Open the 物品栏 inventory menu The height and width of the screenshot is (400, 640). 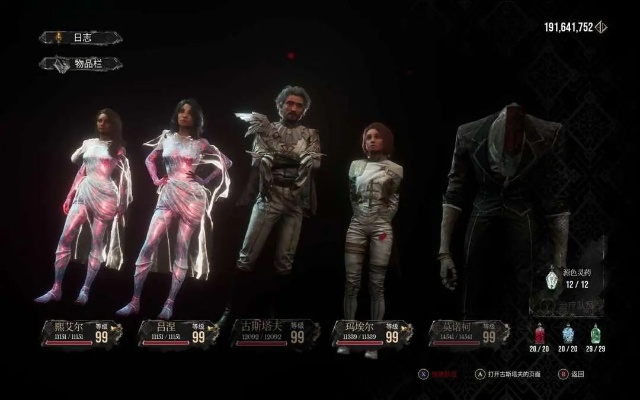point(81,64)
